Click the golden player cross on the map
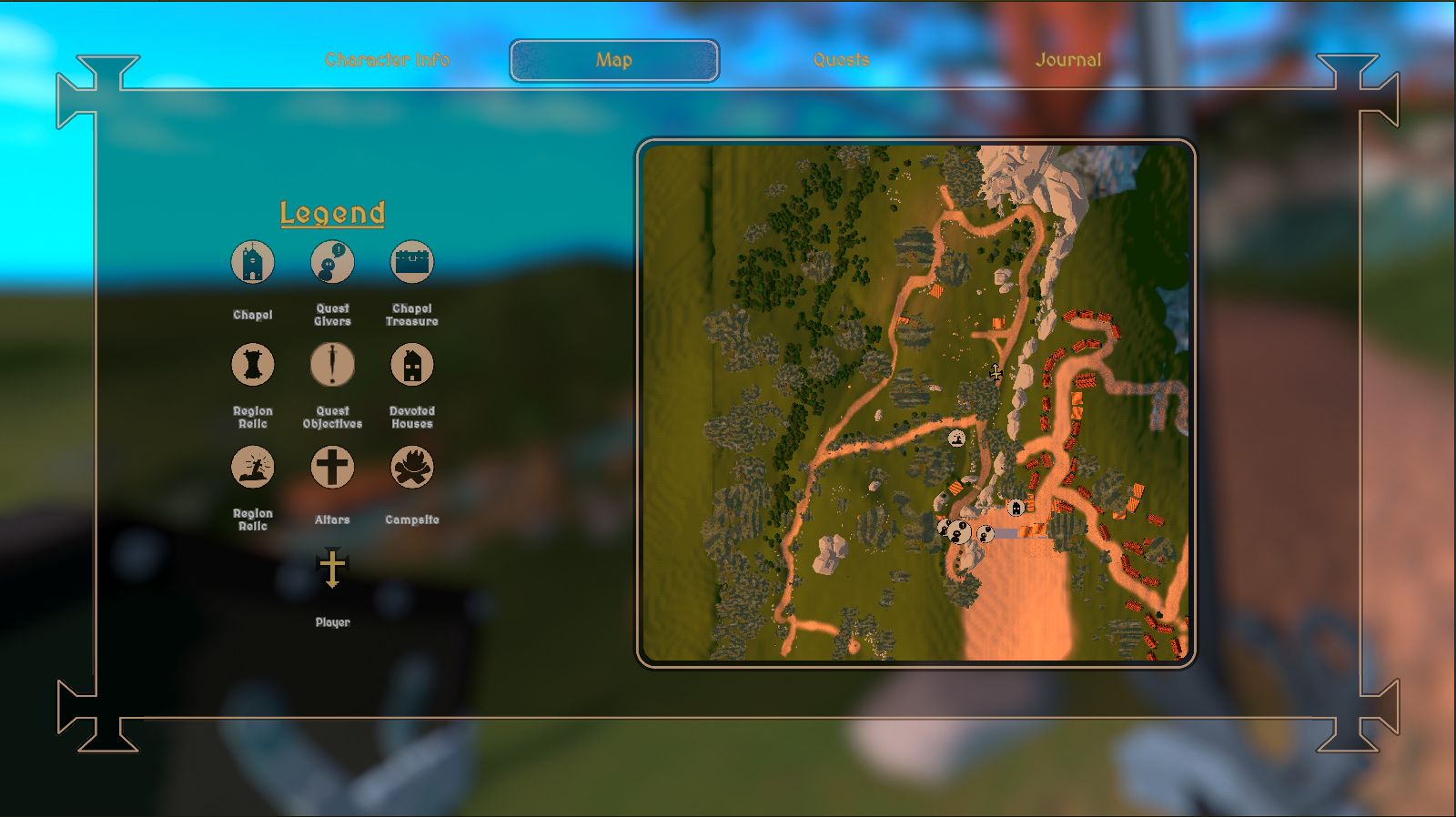Screen dimensions: 1456x817 [x=996, y=374]
